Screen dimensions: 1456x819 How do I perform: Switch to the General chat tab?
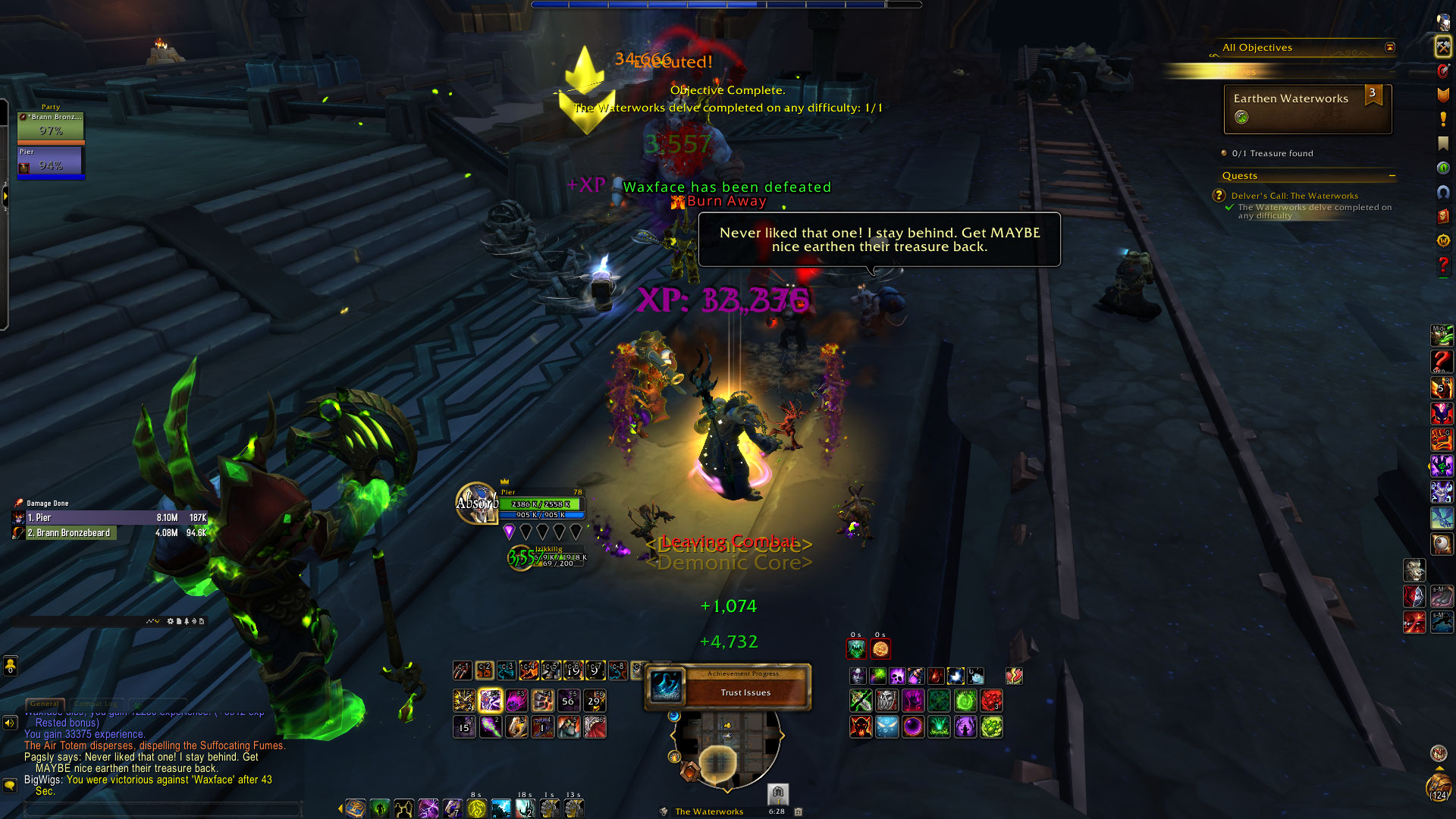pyautogui.click(x=45, y=704)
